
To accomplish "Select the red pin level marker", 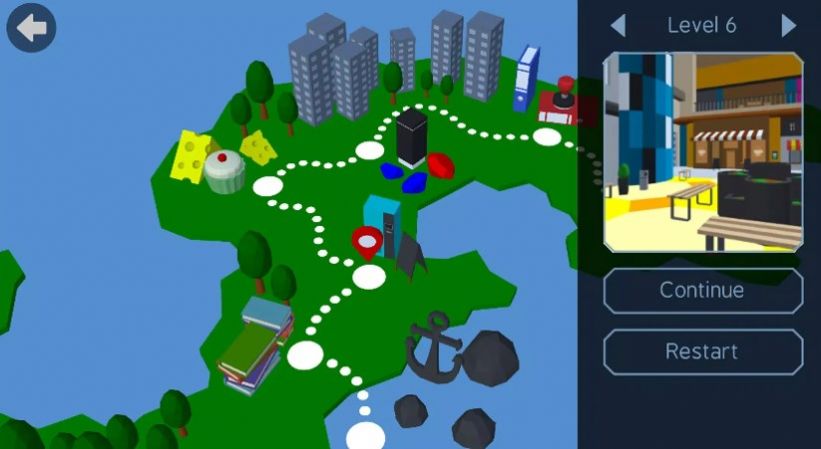I will click(367, 240).
